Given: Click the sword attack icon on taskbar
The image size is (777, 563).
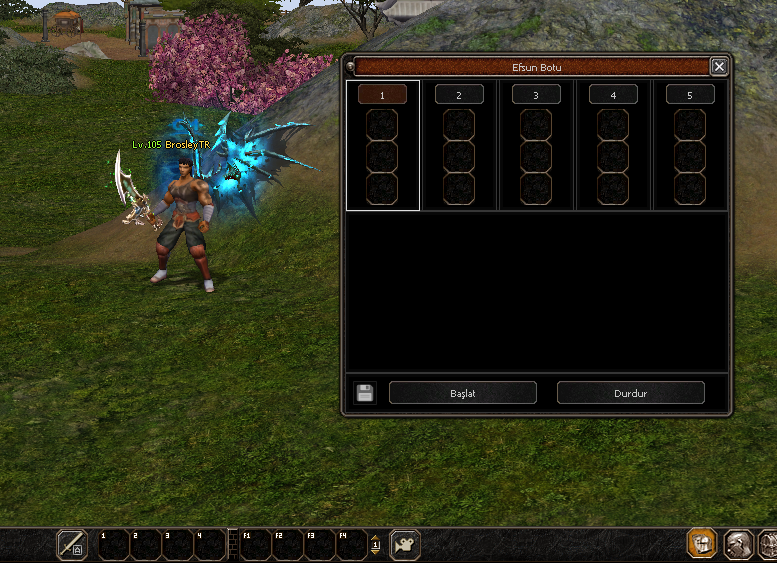Looking at the screenshot, I should coord(72,545).
